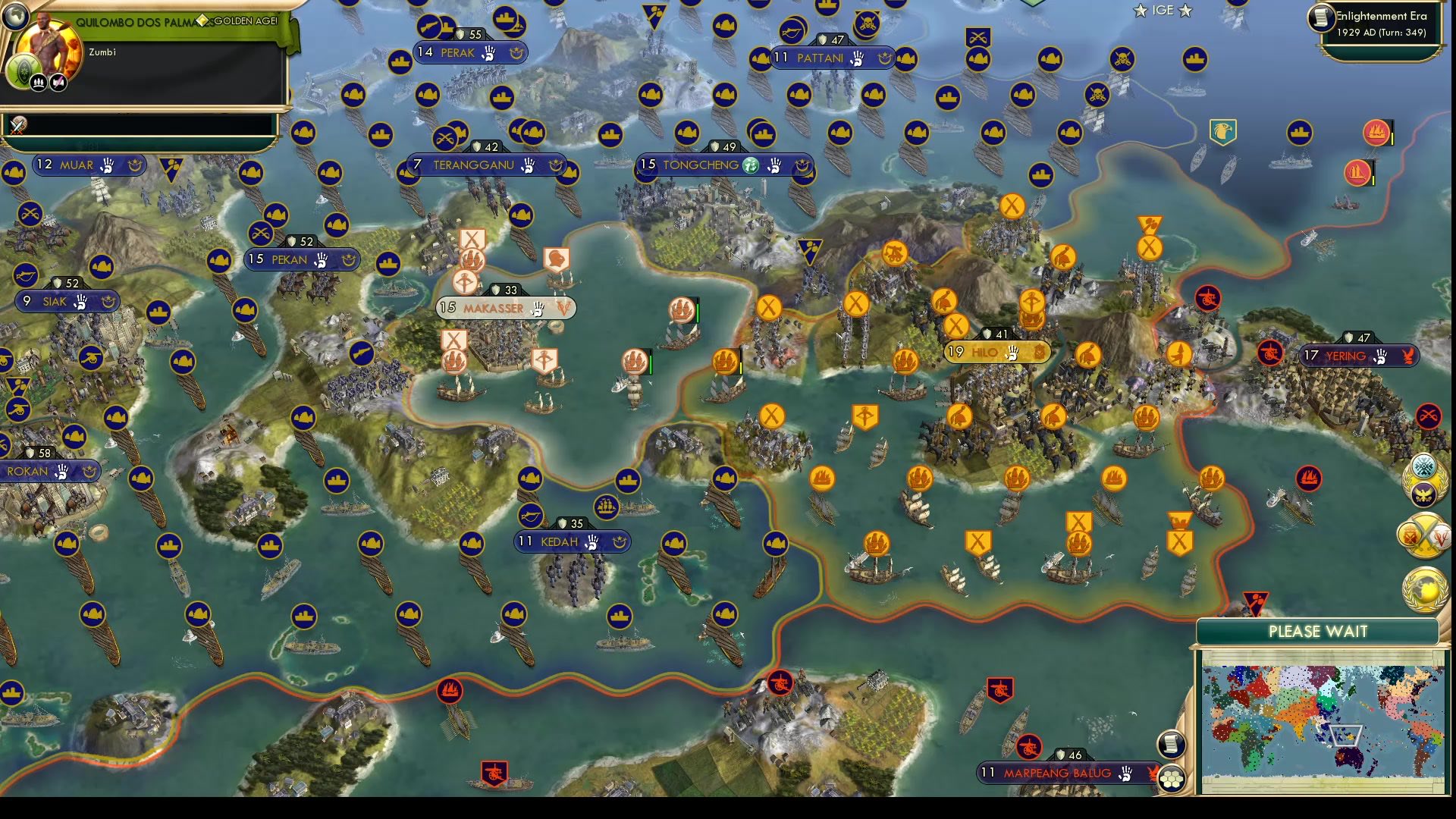Viewport: 1456px width, 819px height.
Task: Click the globe icon above the leader portrait
Action: (16, 17)
